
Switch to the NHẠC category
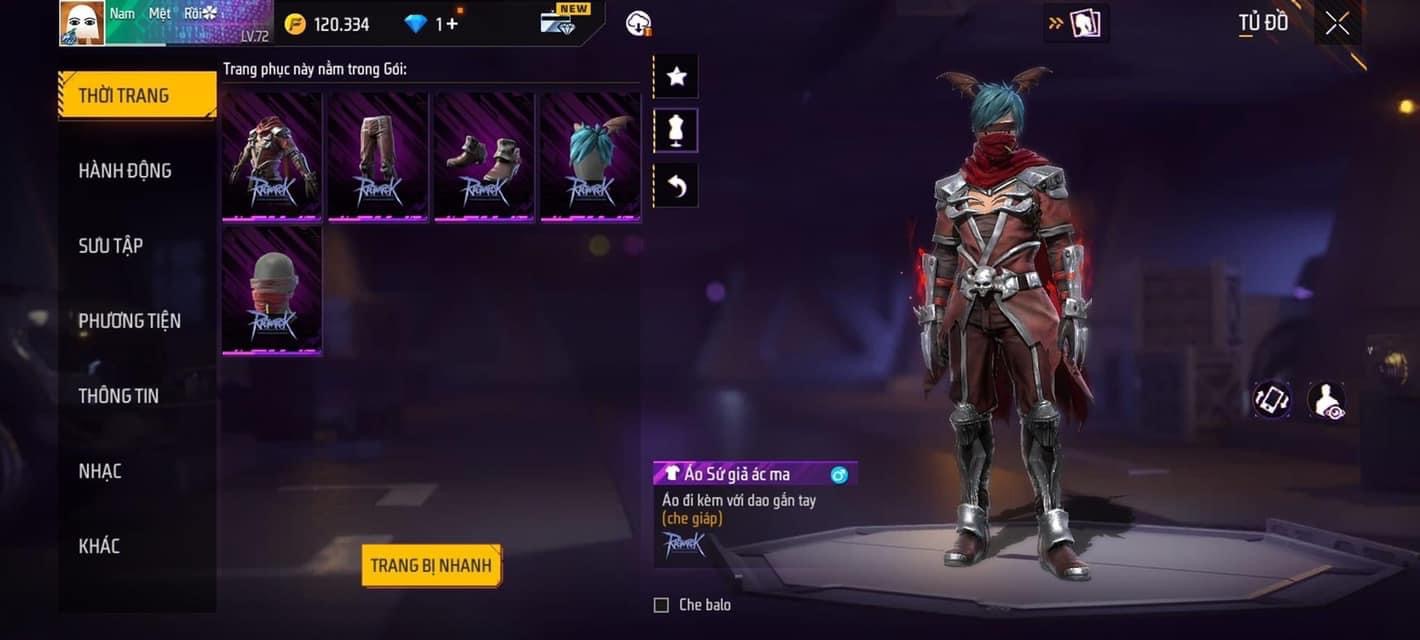[x=100, y=471]
